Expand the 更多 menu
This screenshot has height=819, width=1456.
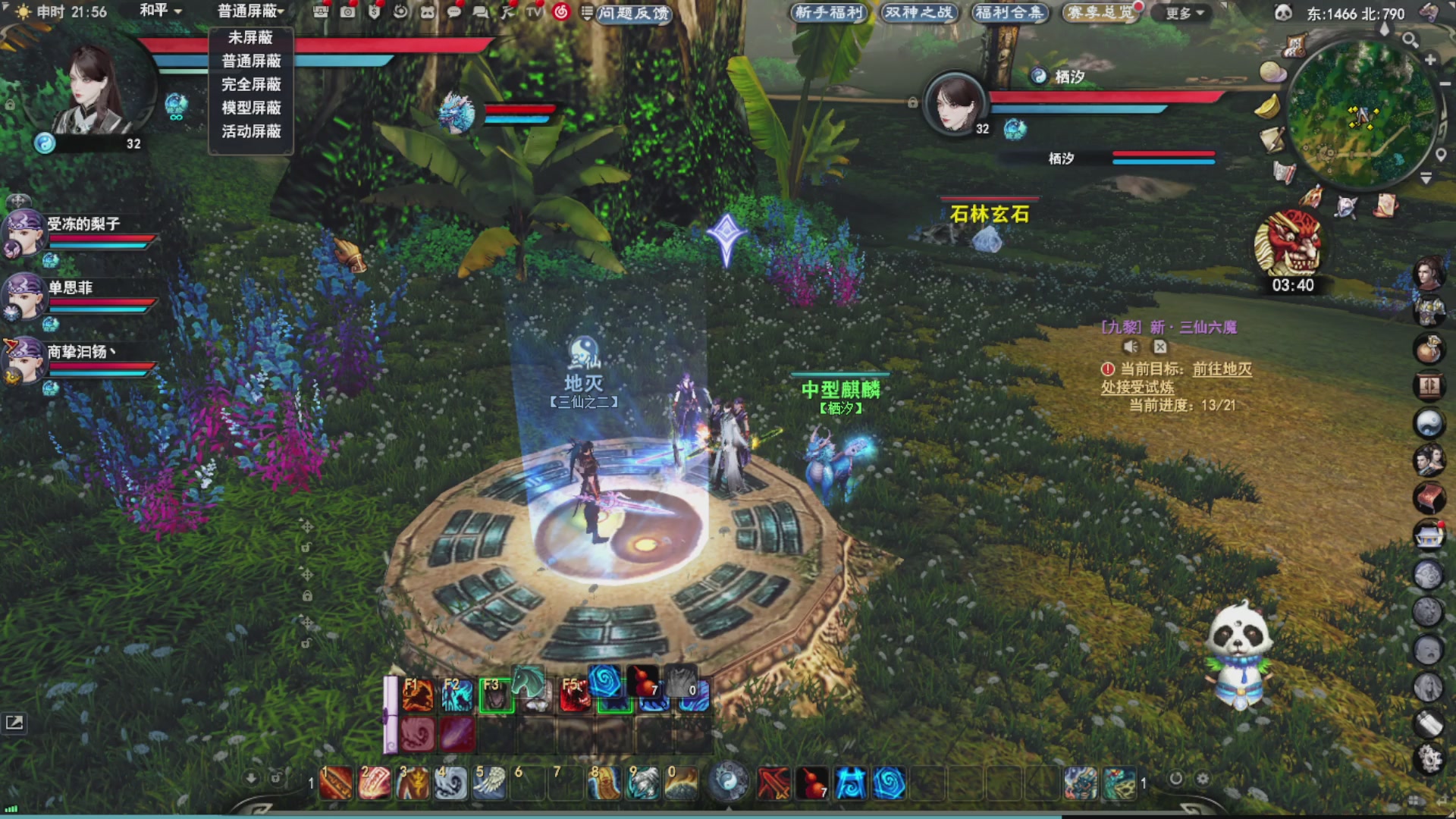pyautogui.click(x=1185, y=13)
